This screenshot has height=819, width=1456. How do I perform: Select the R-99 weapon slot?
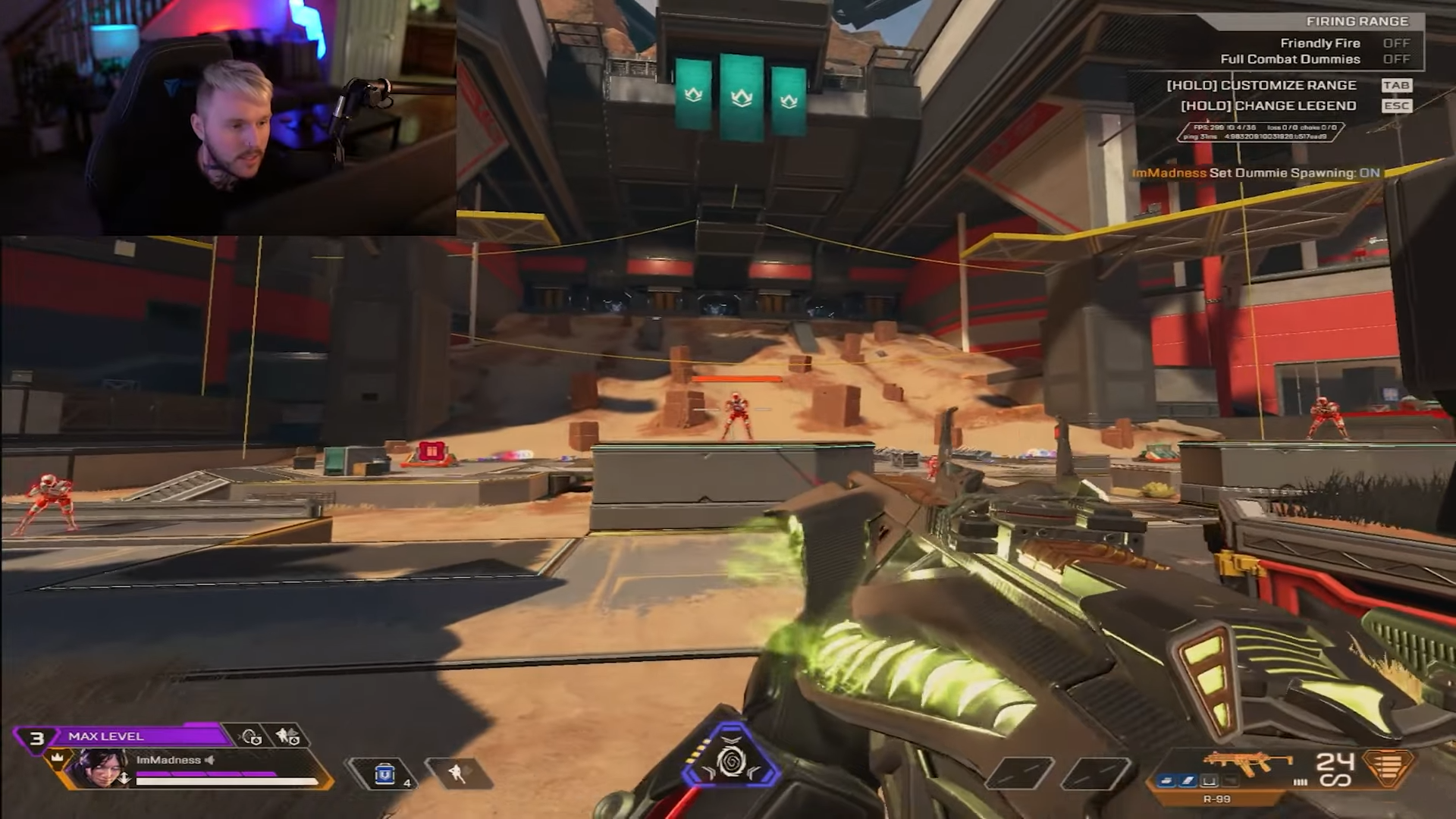[1247, 766]
